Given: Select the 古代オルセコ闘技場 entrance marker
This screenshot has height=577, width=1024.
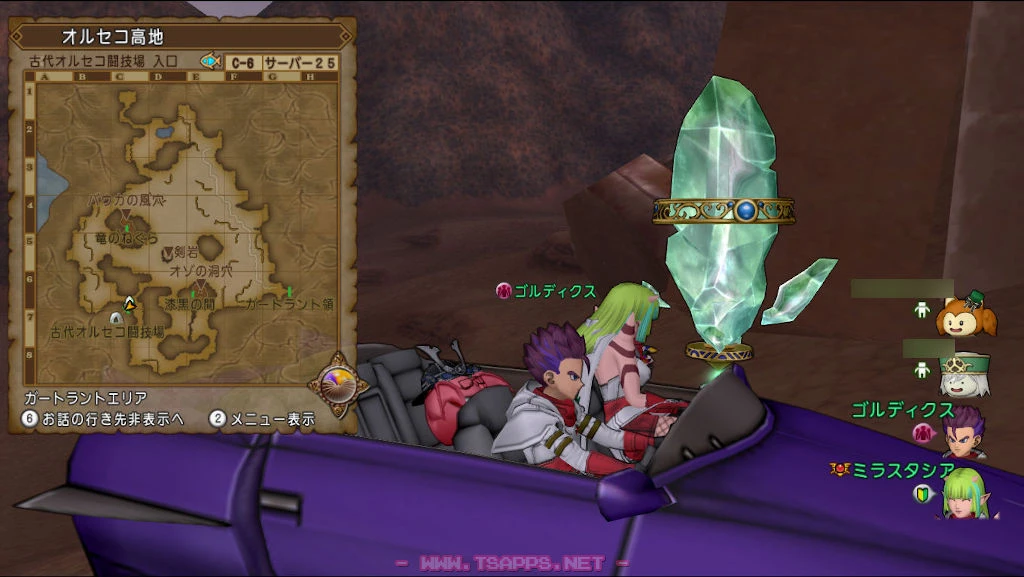Looking at the screenshot, I should 116,318.
